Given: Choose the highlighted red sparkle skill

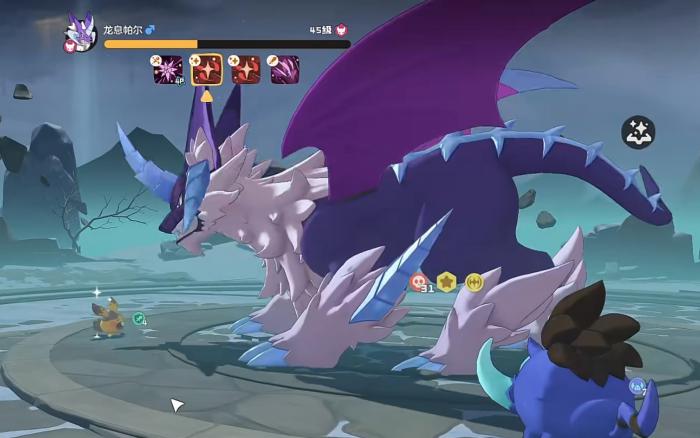Looking at the screenshot, I should tap(207, 69).
